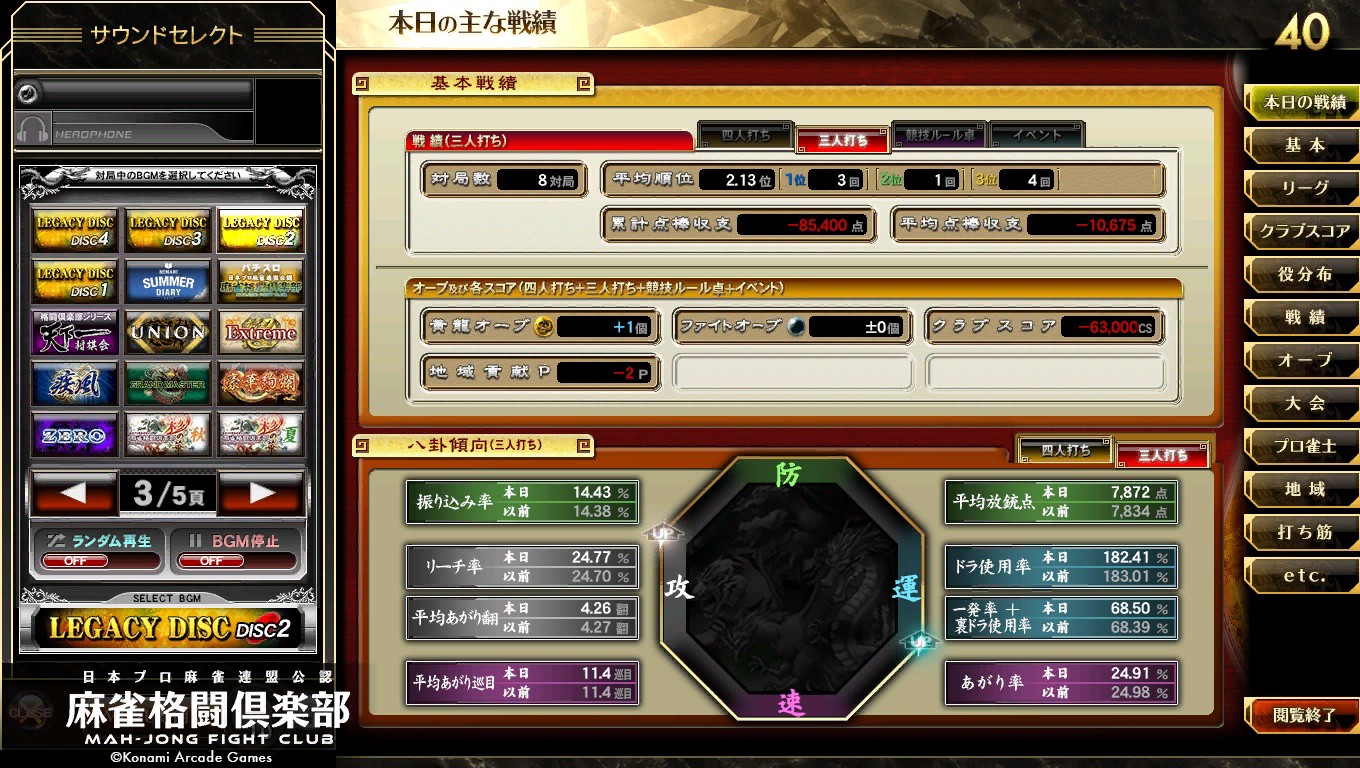This screenshot has width=1360, height=768.
Task: Choose the GRAND MASTER BGM tile
Action: click(x=166, y=382)
